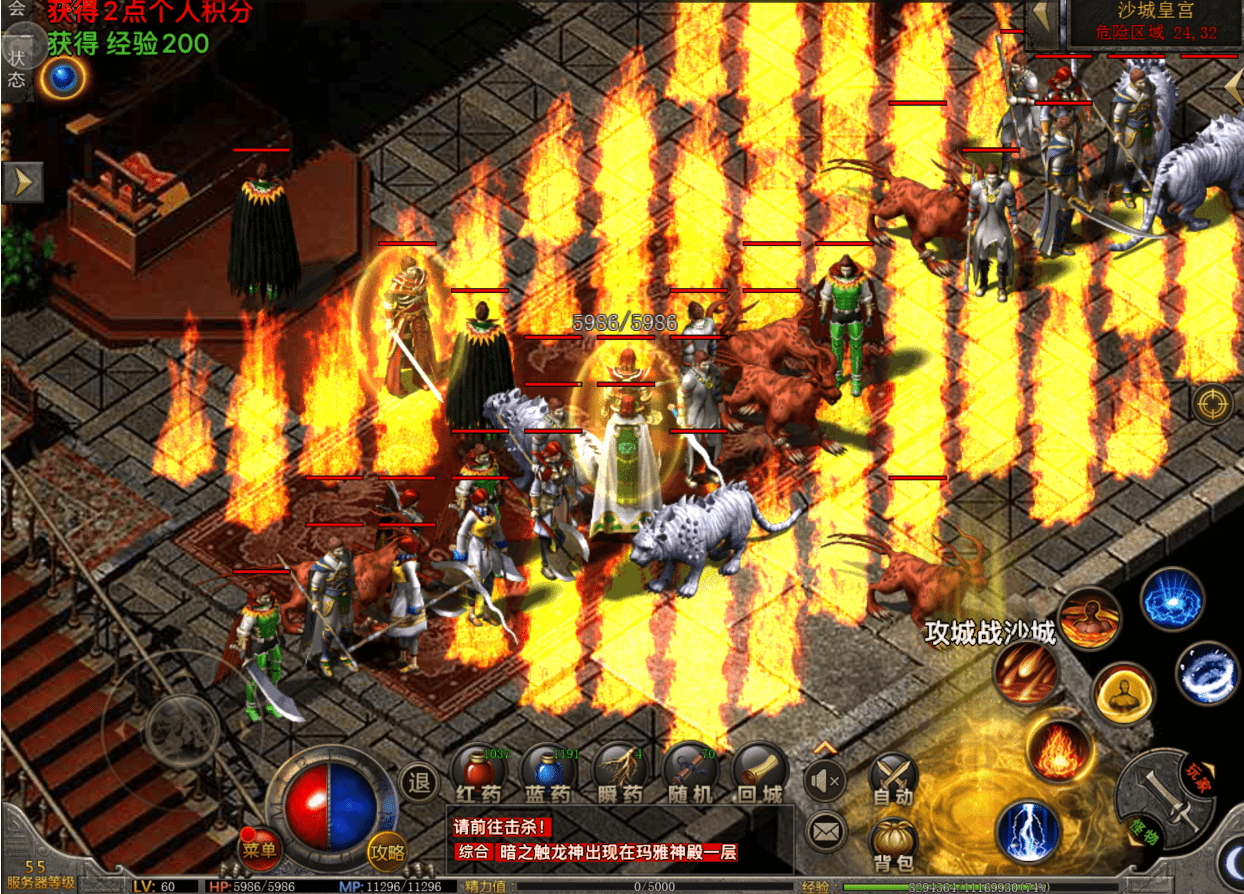This screenshot has width=1244, height=894.
Task: Activate the golden magic shield skill
Action: (x=1123, y=692)
